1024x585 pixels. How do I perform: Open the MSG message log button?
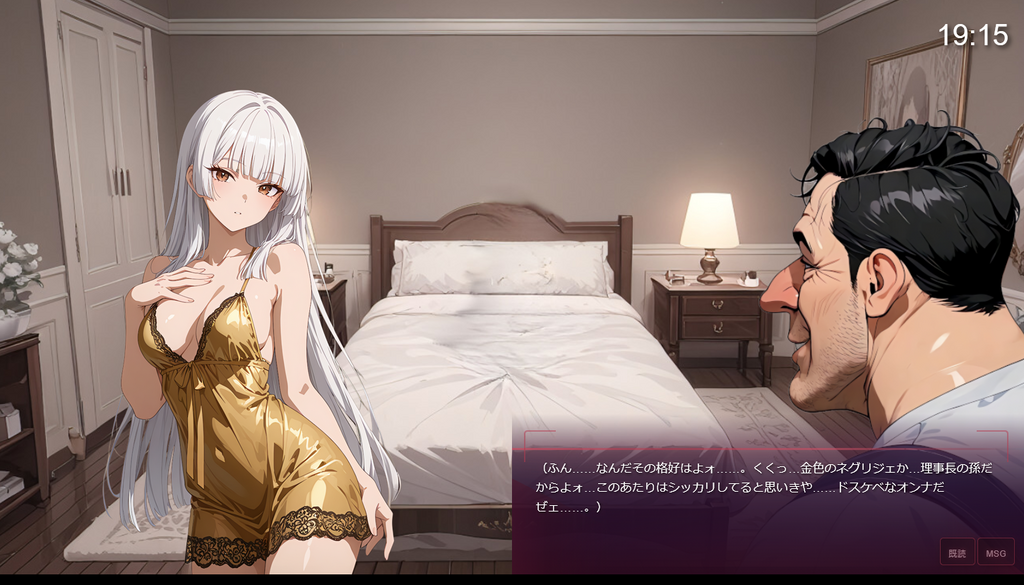click(x=995, y=552)
